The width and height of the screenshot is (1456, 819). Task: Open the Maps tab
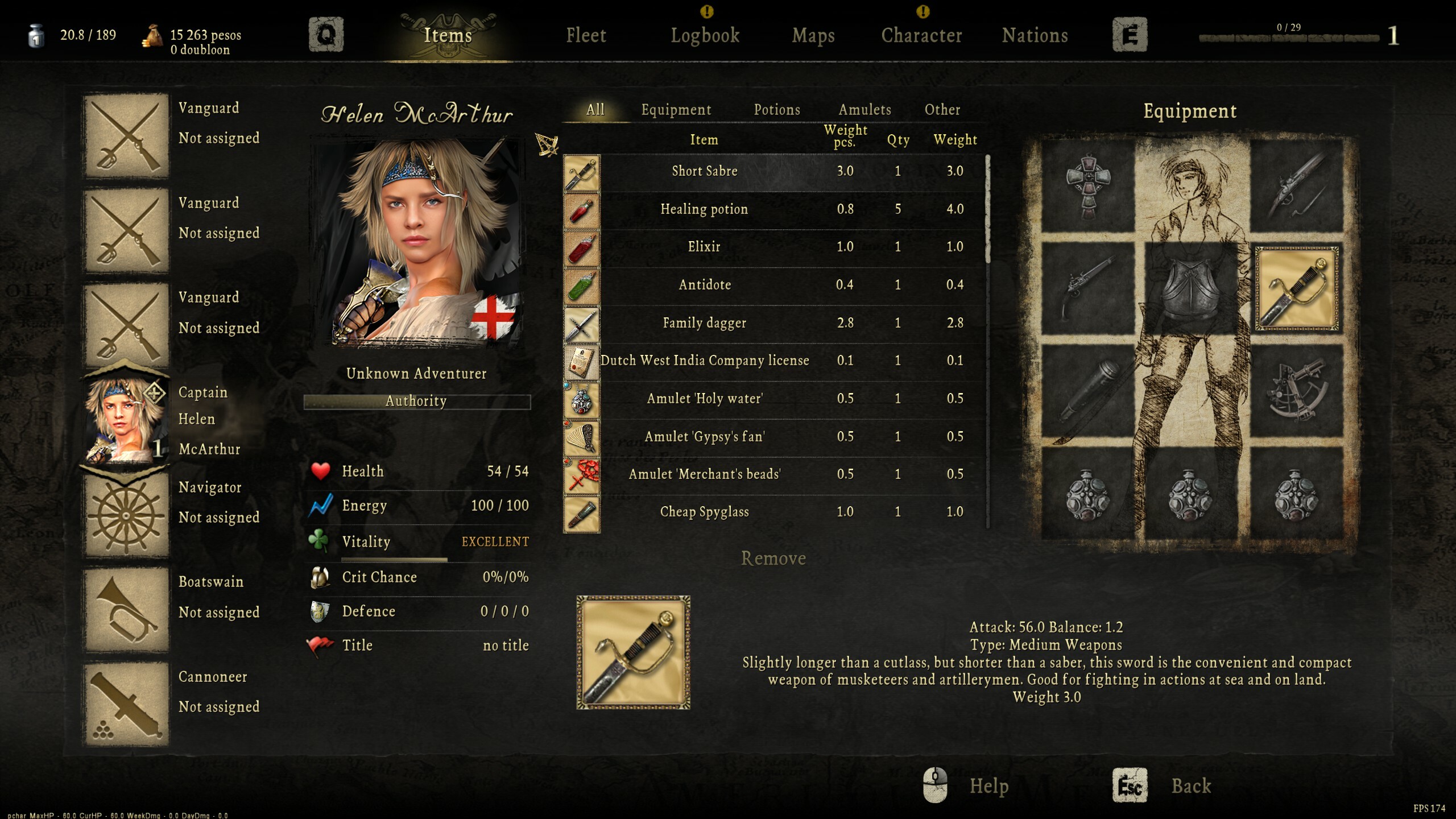(813, 36)
